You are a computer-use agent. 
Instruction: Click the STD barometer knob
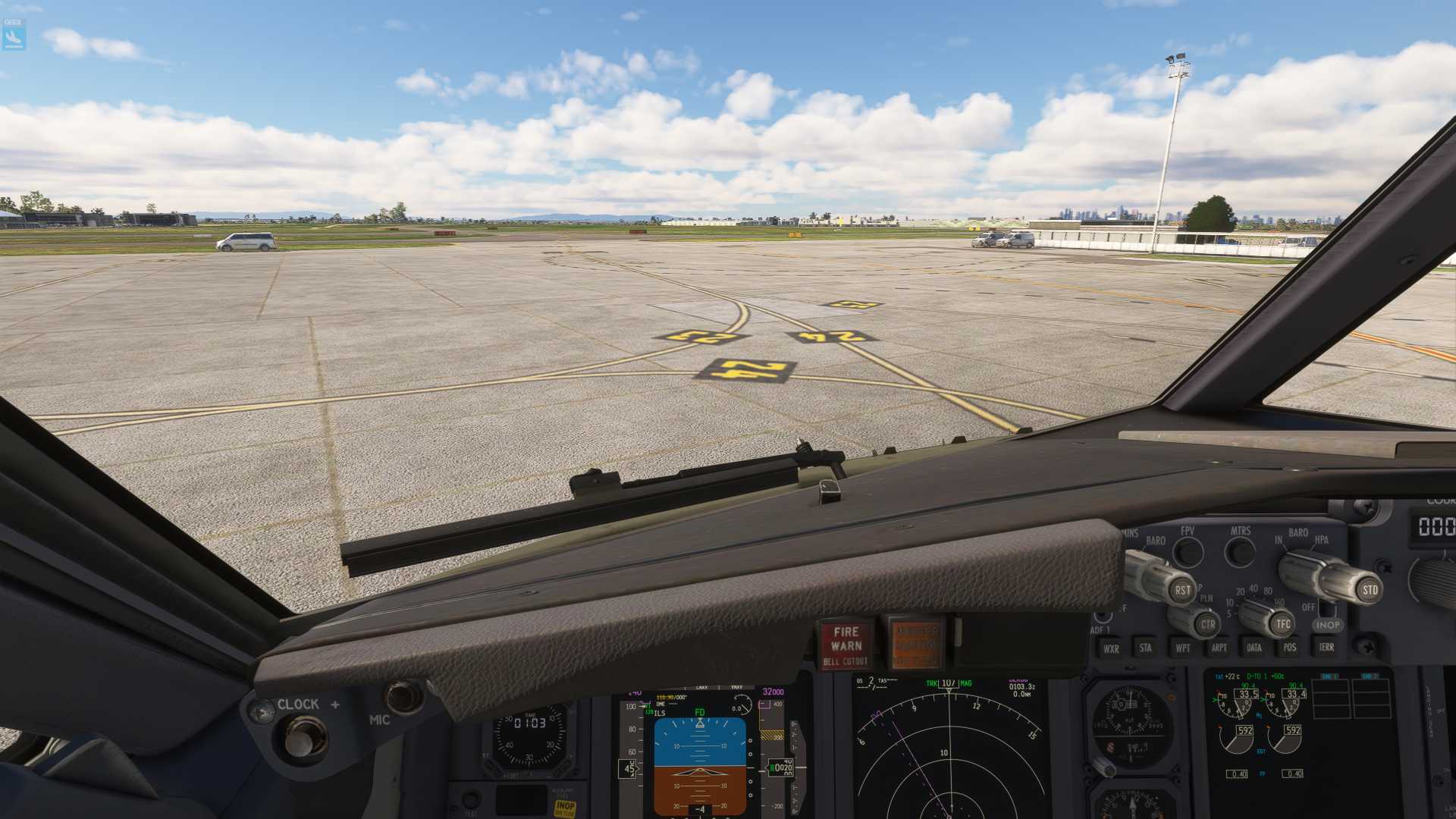(x=1370, y=589)
